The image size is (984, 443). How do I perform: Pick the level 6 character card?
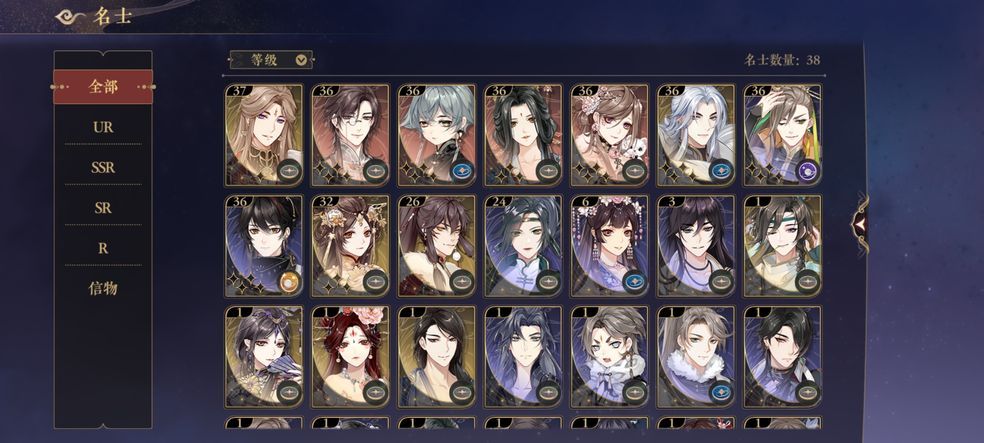609,246
